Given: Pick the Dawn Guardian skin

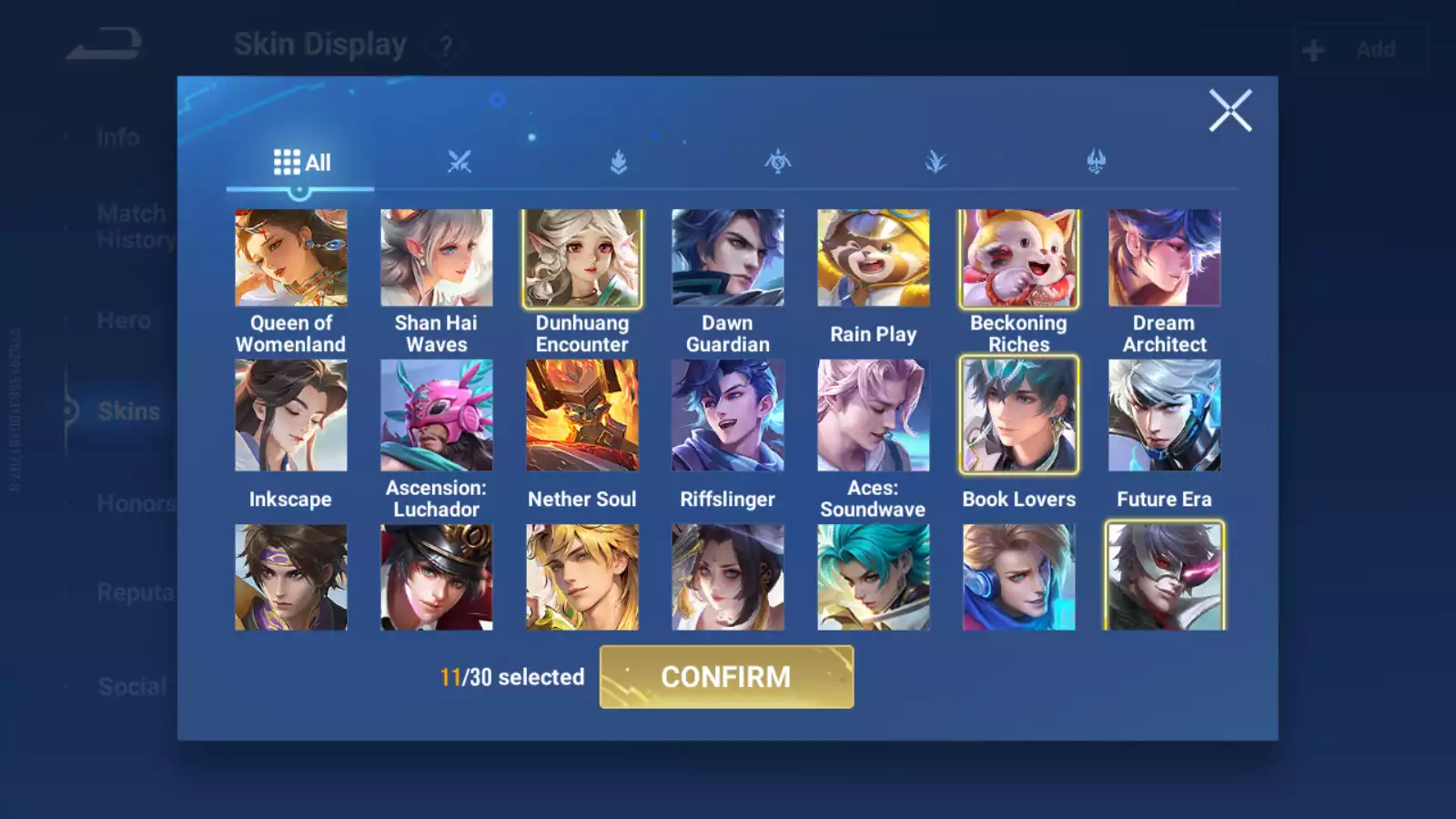Looking at the screenshot, I should (x=728, y=258).
